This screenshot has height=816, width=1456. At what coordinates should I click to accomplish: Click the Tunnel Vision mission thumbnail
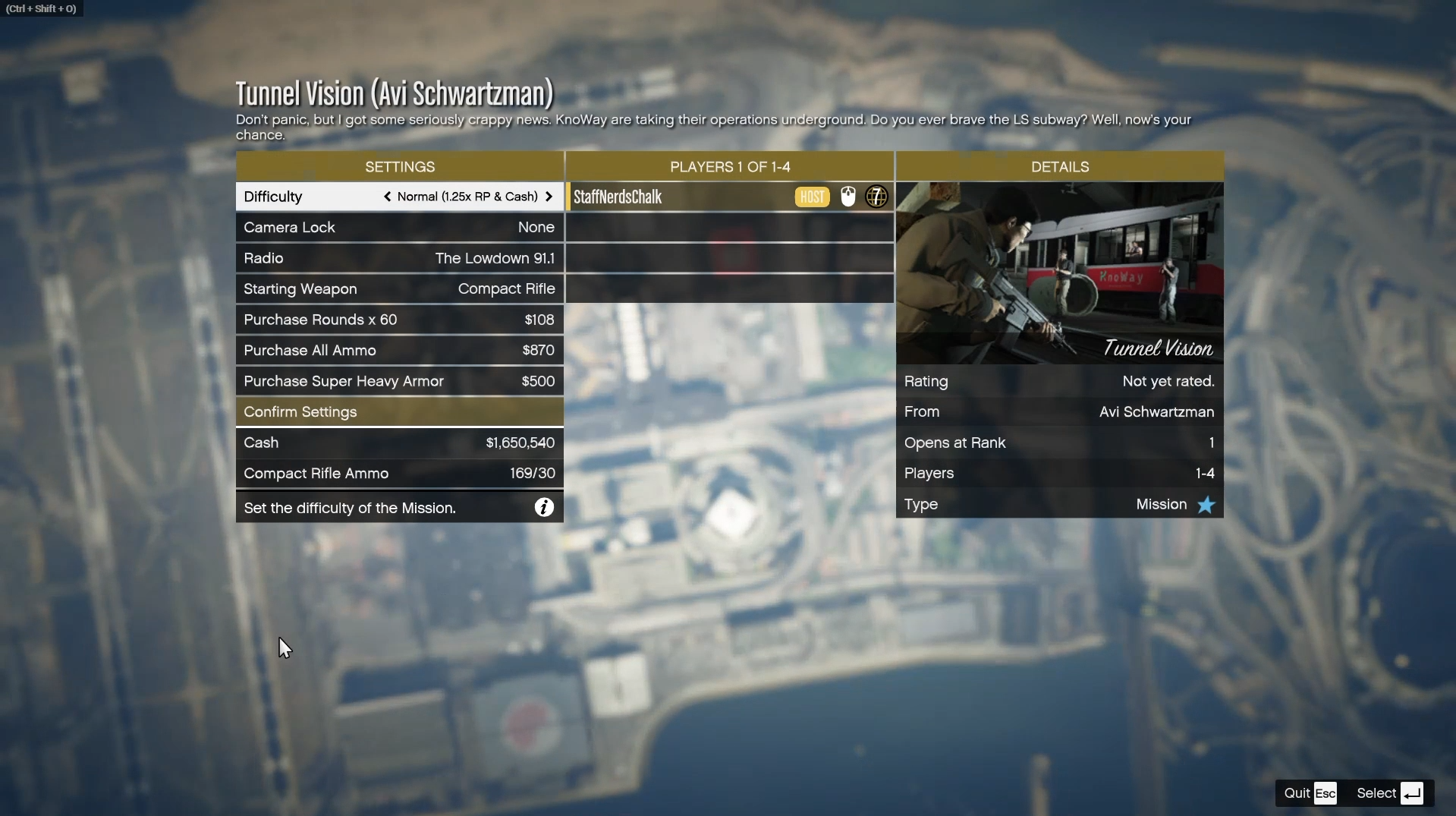(x=1059, y=273)
